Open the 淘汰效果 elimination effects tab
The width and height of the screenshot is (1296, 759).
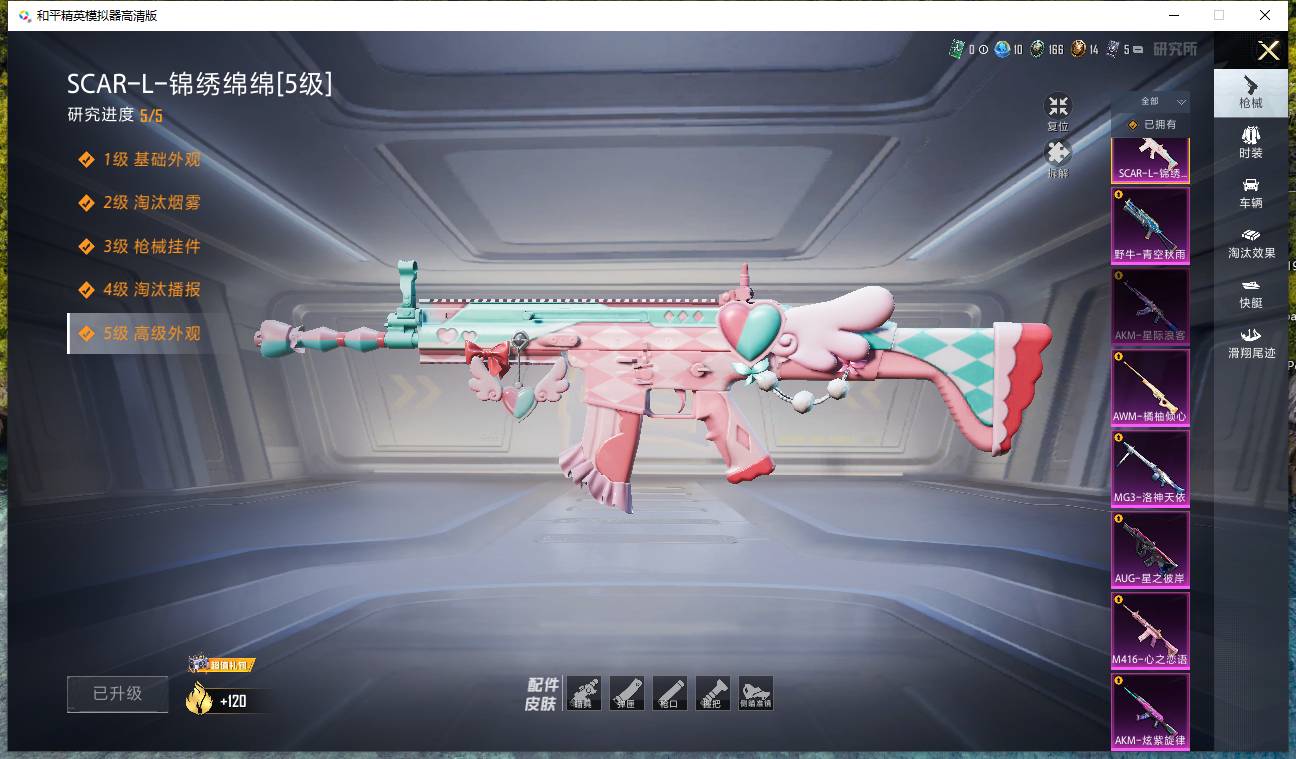[1250, 243]
